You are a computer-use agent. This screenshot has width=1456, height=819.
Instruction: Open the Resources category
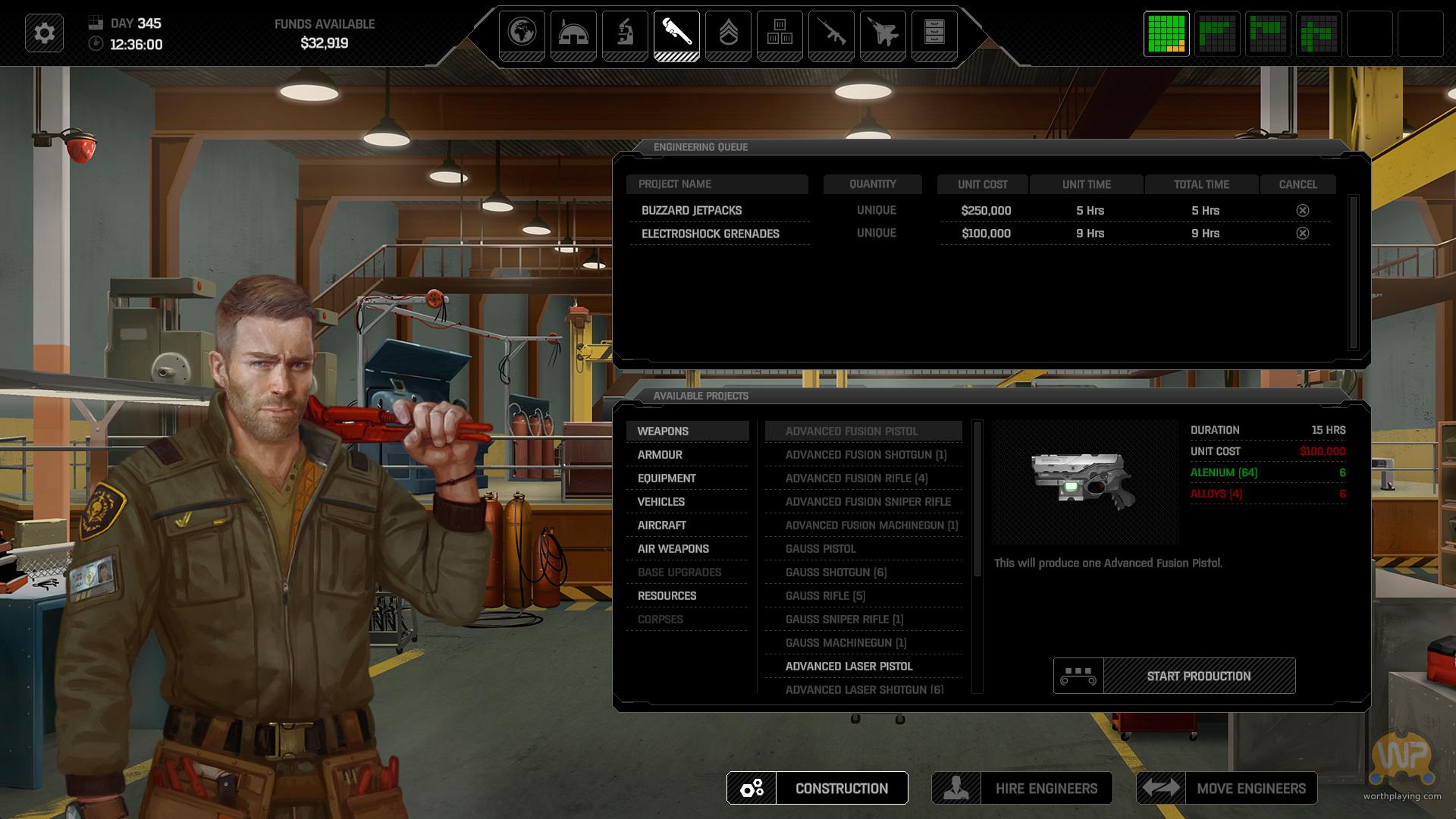667,595
